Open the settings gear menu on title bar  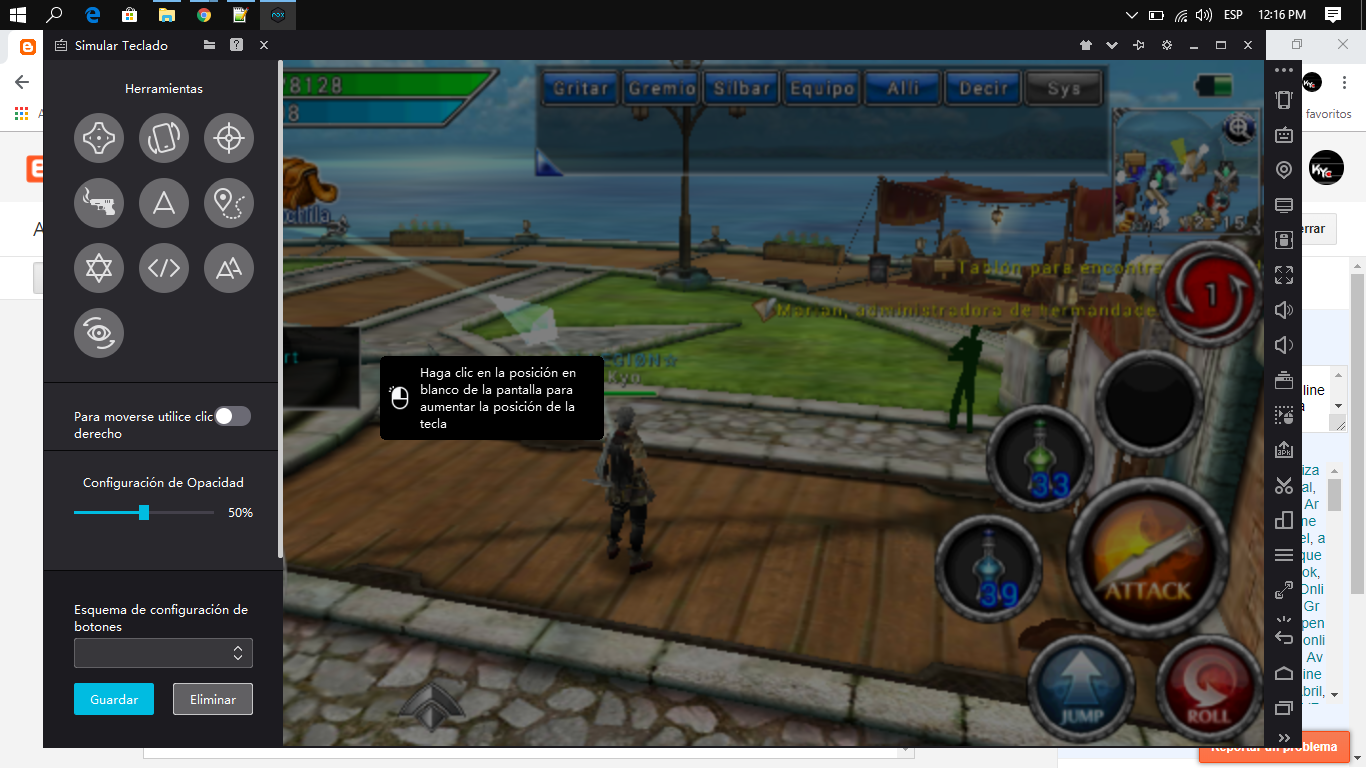tap(1165, 45)
